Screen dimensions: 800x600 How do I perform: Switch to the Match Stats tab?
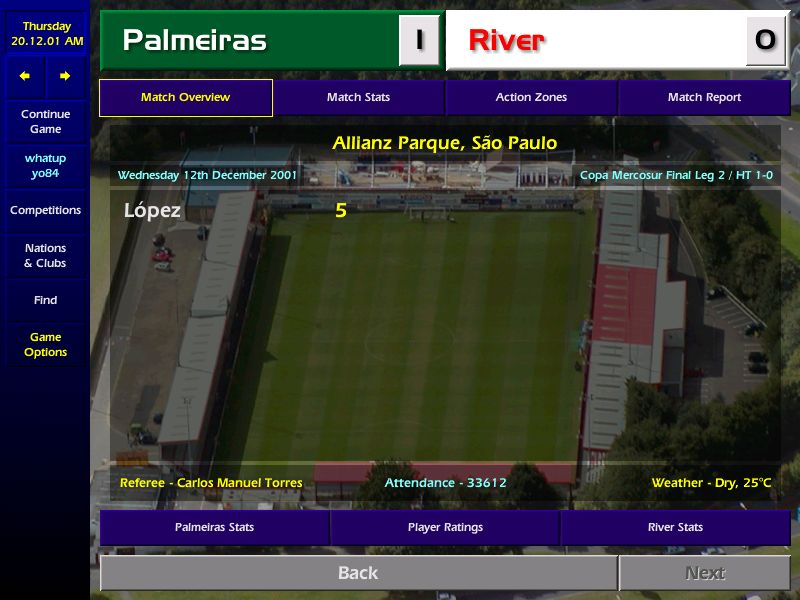358,98
